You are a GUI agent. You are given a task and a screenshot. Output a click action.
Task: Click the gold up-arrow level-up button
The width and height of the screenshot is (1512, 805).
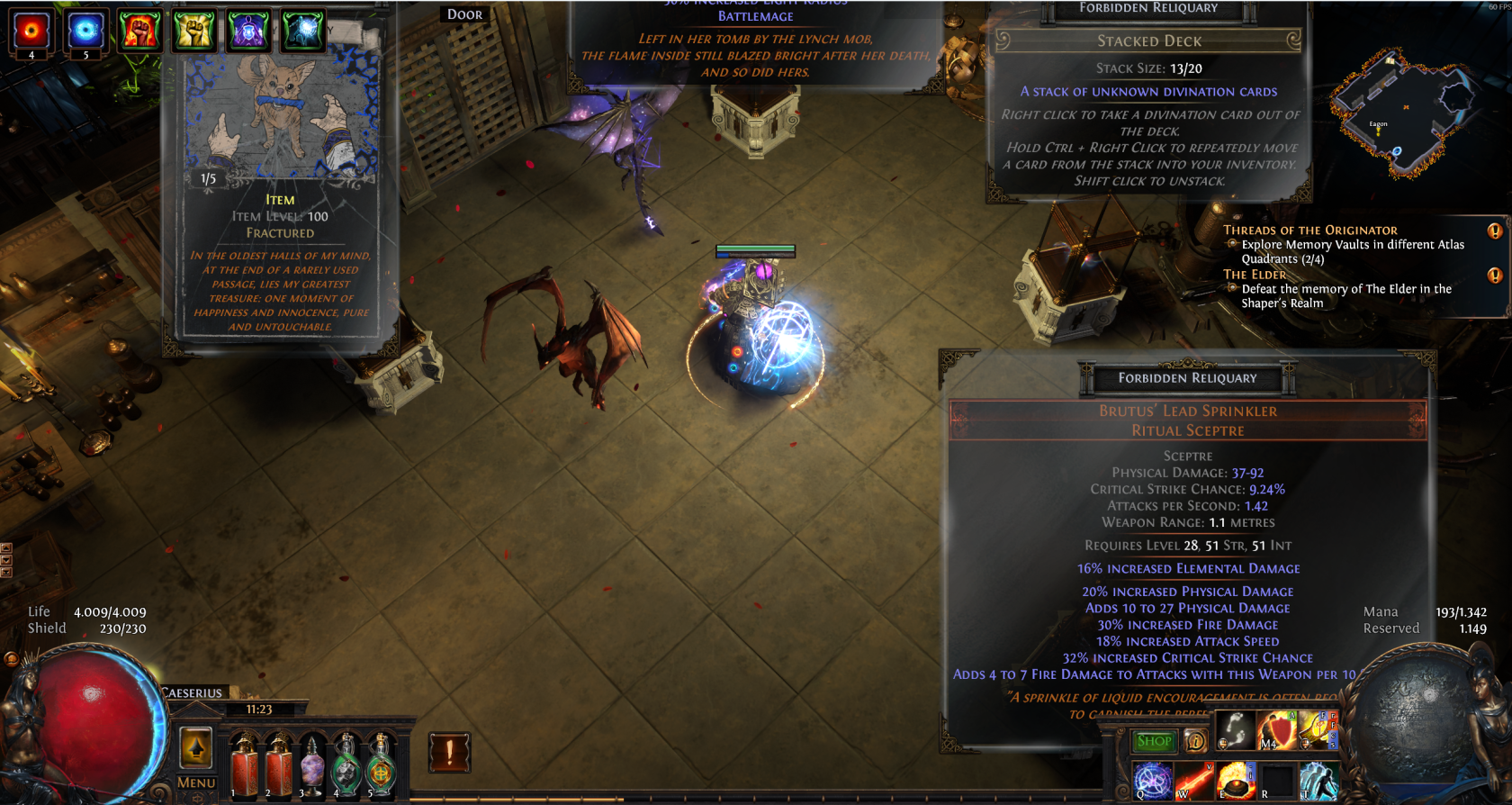[196, 748]
